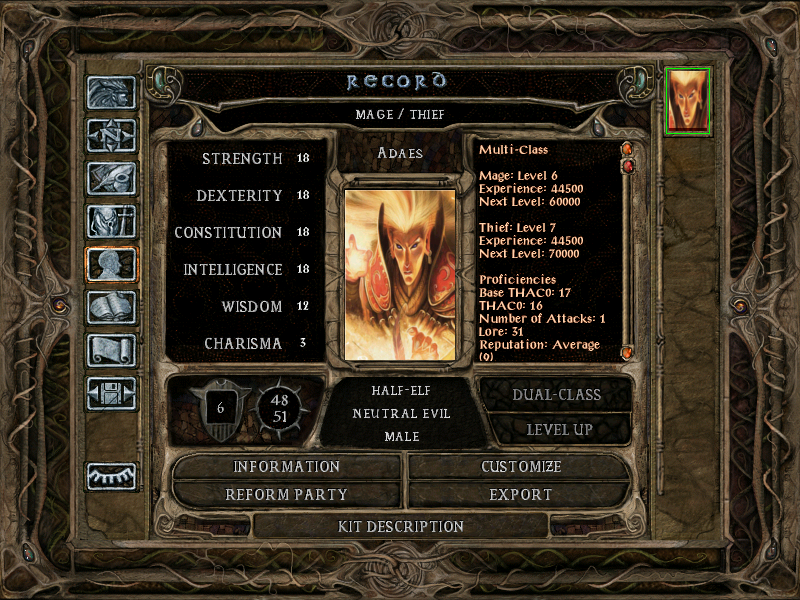This screenshot has height=600, width=800.
Task: Click the stats scrollbar's up arrow gem
Action: (628, 150)
